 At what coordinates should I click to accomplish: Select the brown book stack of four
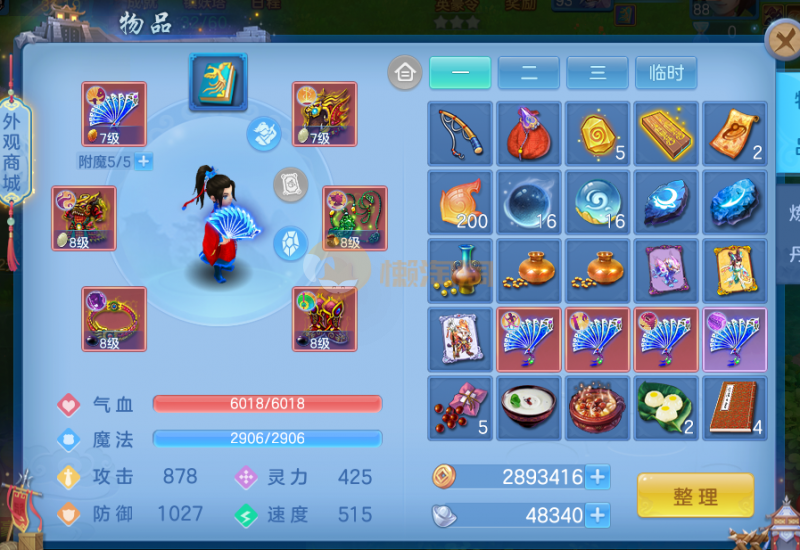(734, 408)
